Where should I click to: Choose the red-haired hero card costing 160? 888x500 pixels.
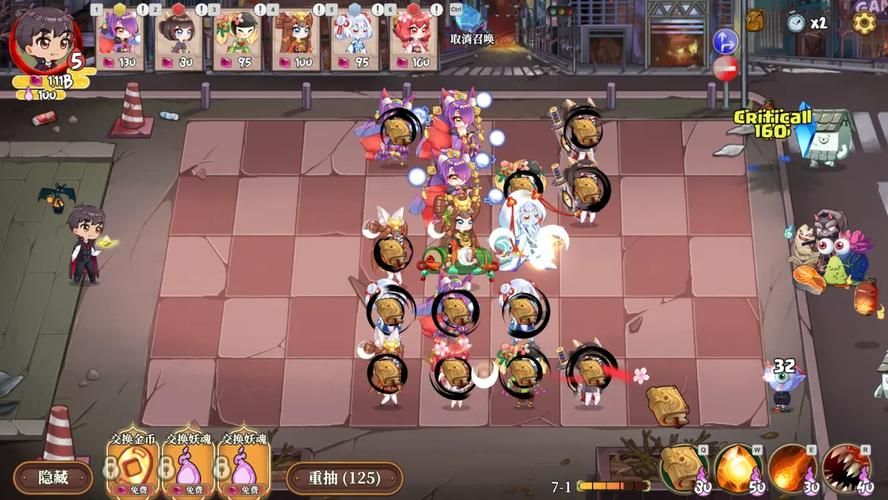click(412, 40)
